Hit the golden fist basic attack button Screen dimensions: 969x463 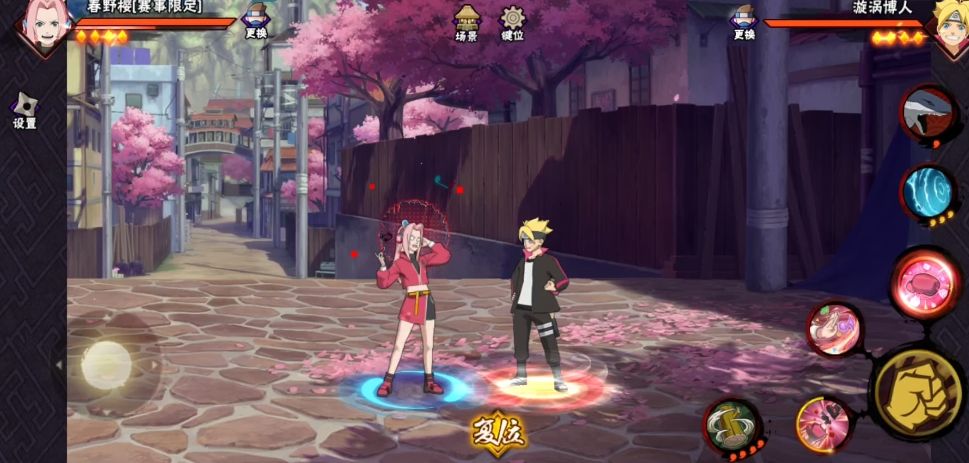(x=918, y=393)
